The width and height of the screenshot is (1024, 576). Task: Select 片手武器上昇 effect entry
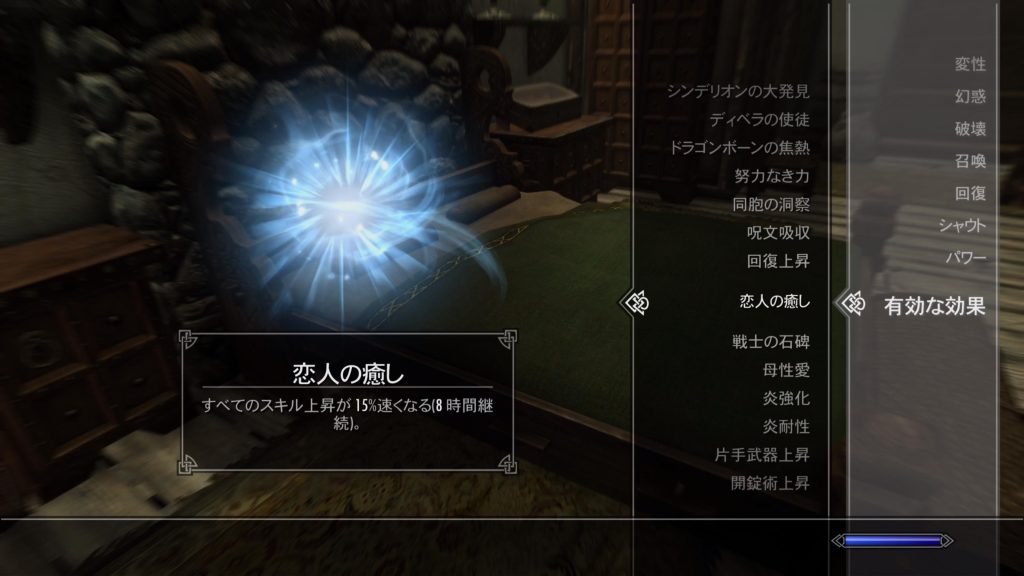(762, 455)
